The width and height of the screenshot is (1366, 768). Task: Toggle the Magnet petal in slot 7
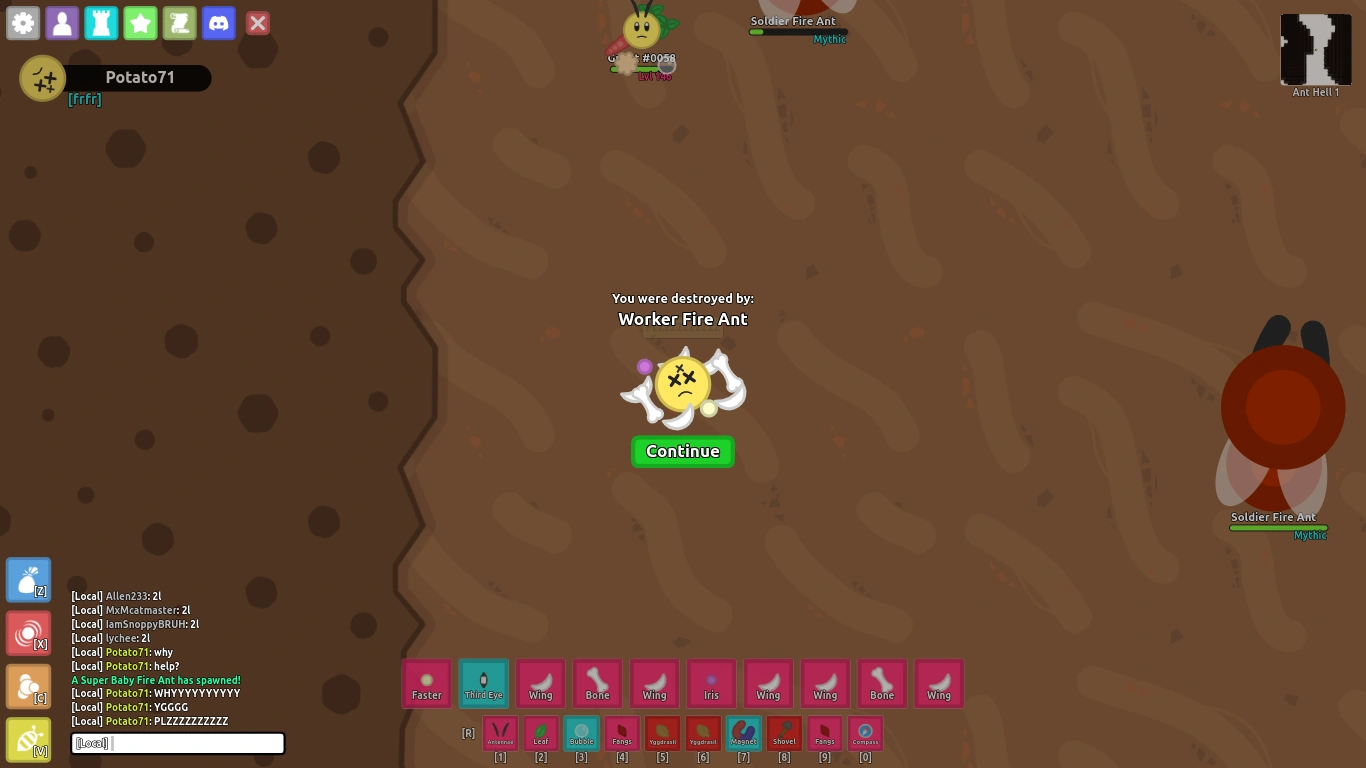pyautogui.click(x=743, y=733)
